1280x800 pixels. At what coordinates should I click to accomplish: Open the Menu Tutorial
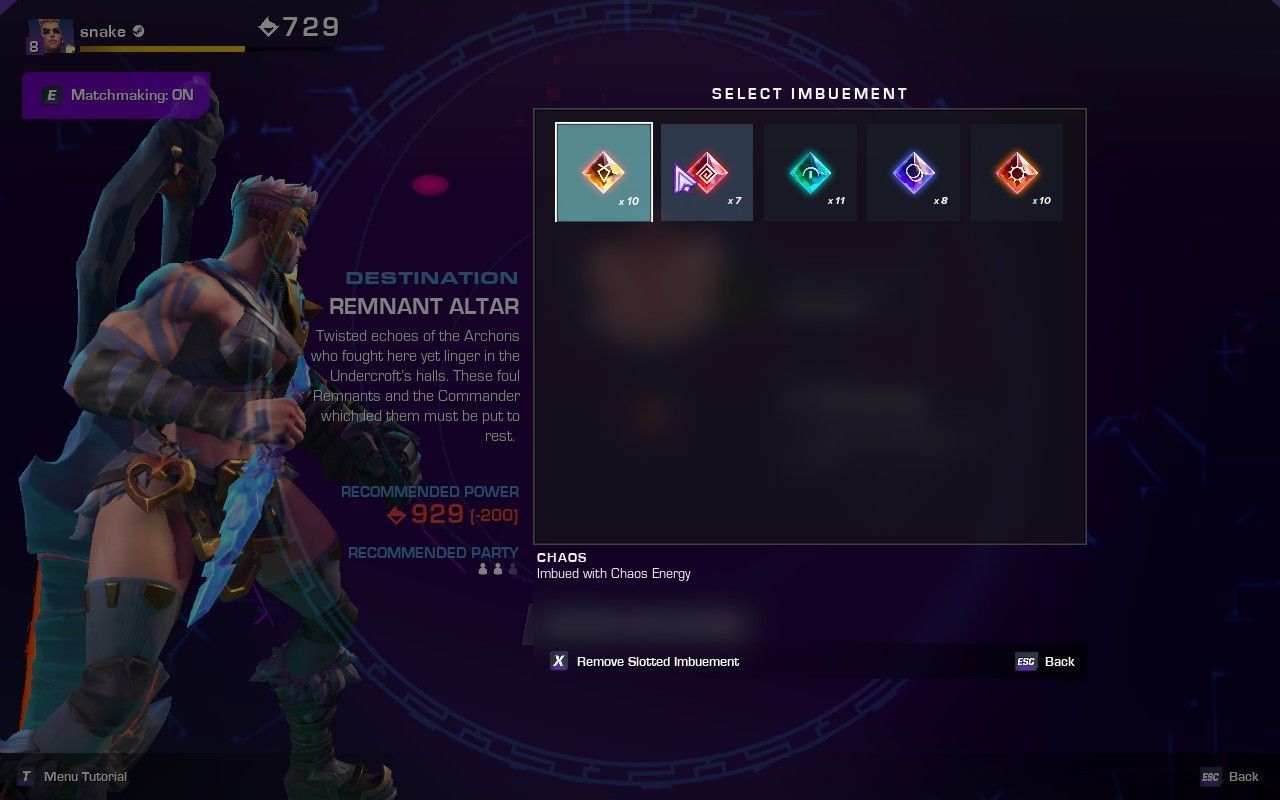[x=75, y=776]
